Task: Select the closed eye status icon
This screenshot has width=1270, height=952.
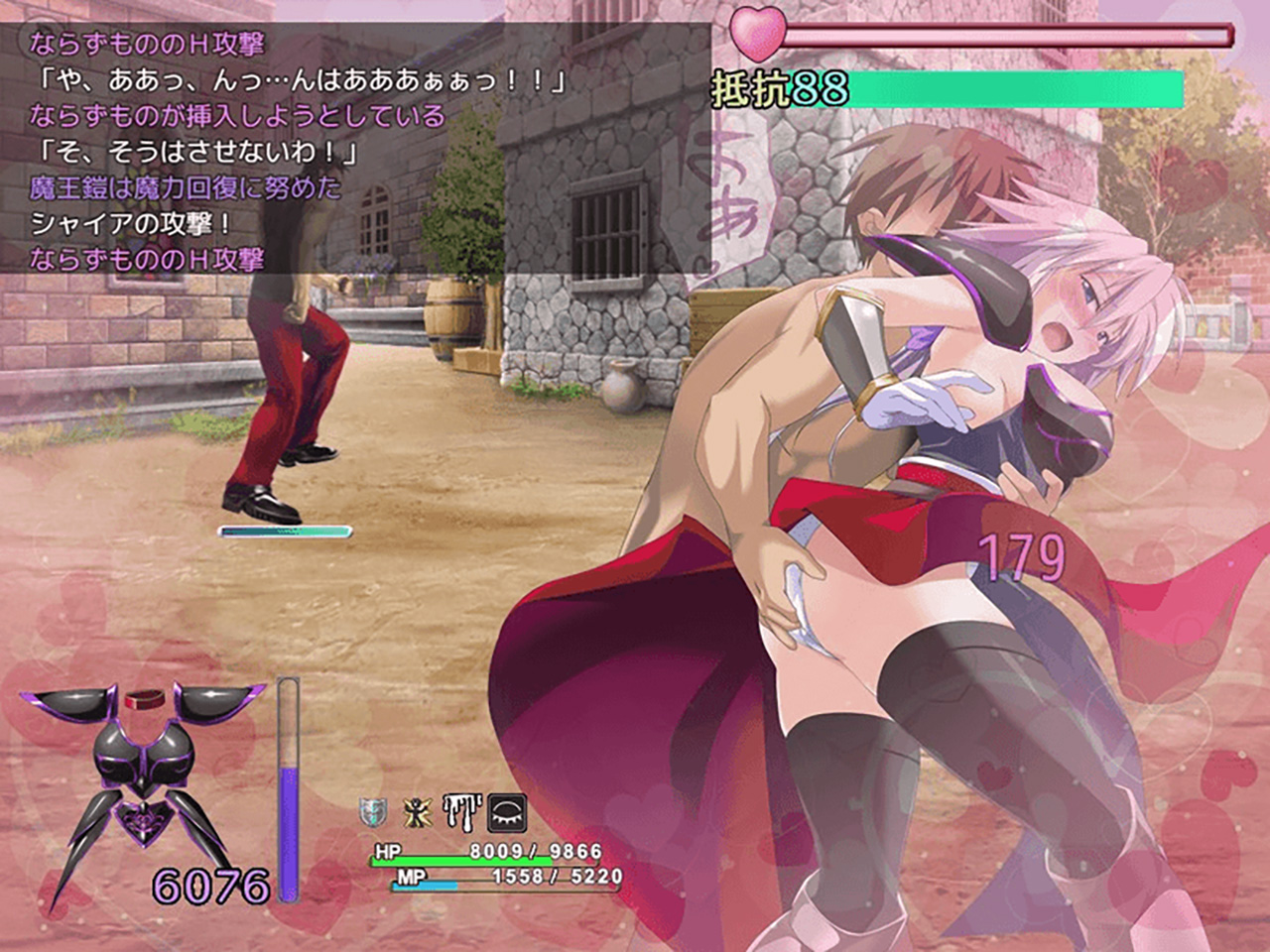Action: [x=507, y=813]
